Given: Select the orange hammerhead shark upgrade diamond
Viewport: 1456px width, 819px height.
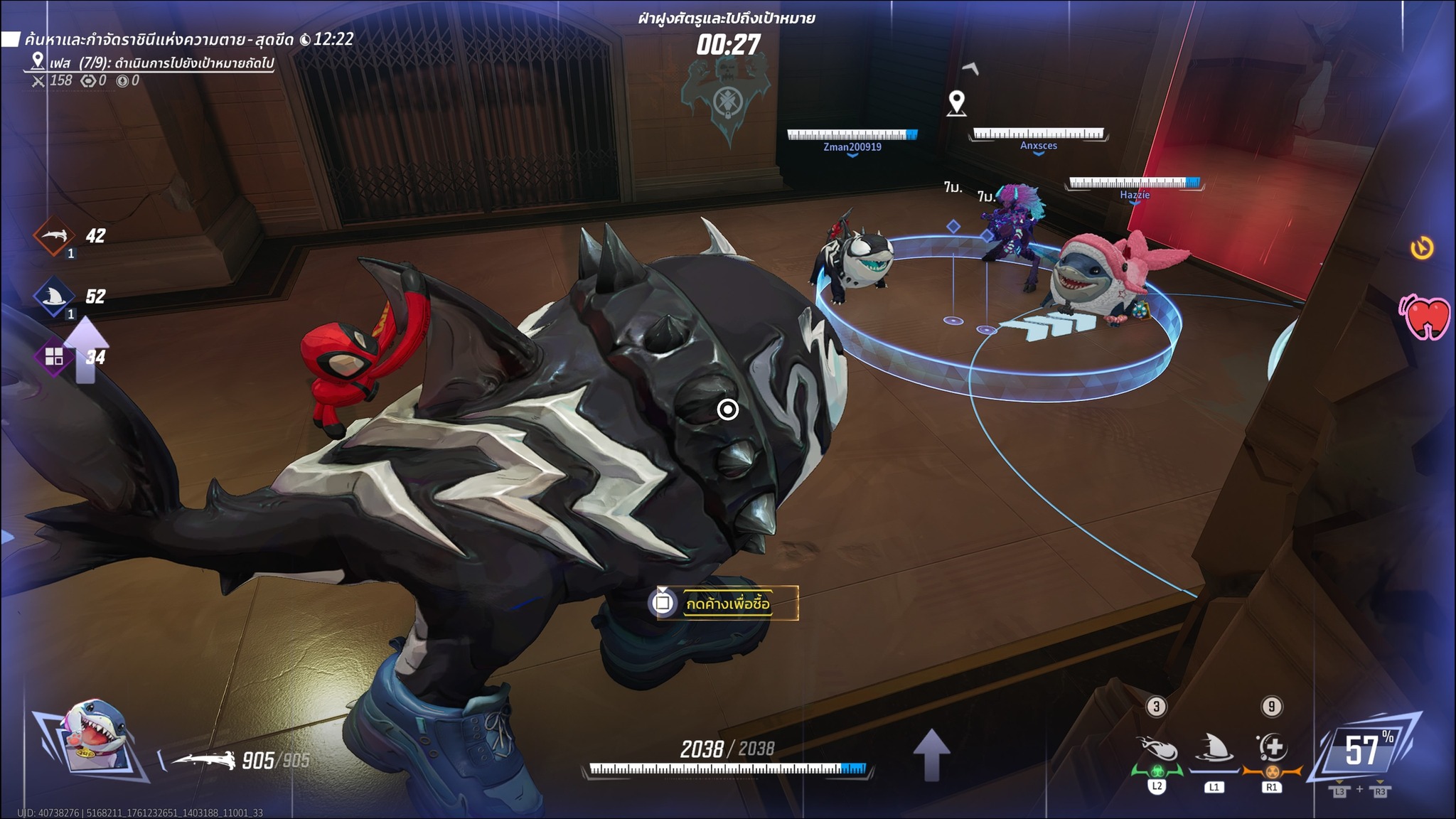Looking at the screenshot, I should click(x=55, y=236).
